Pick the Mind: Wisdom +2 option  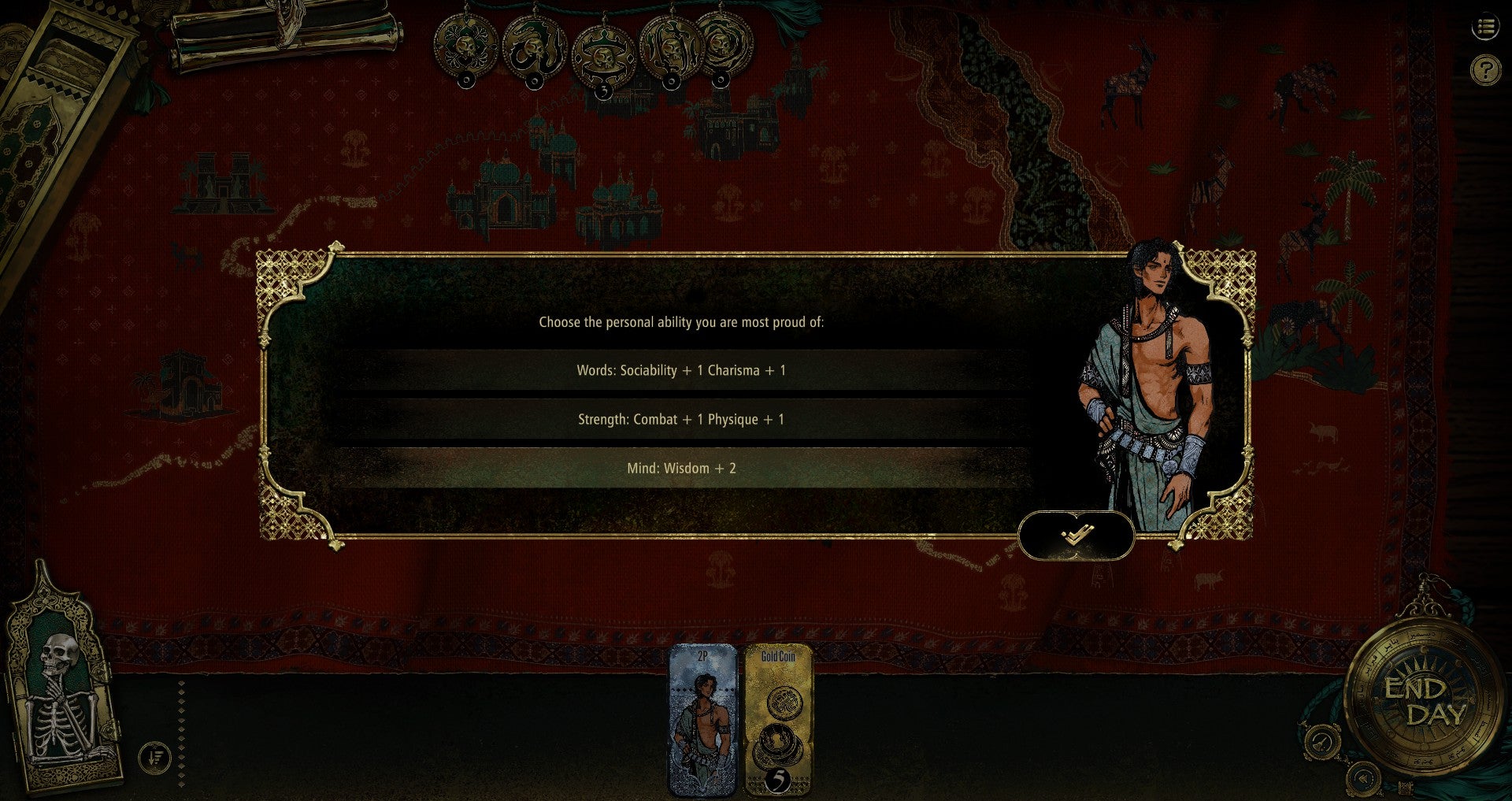tap(681, 468)
